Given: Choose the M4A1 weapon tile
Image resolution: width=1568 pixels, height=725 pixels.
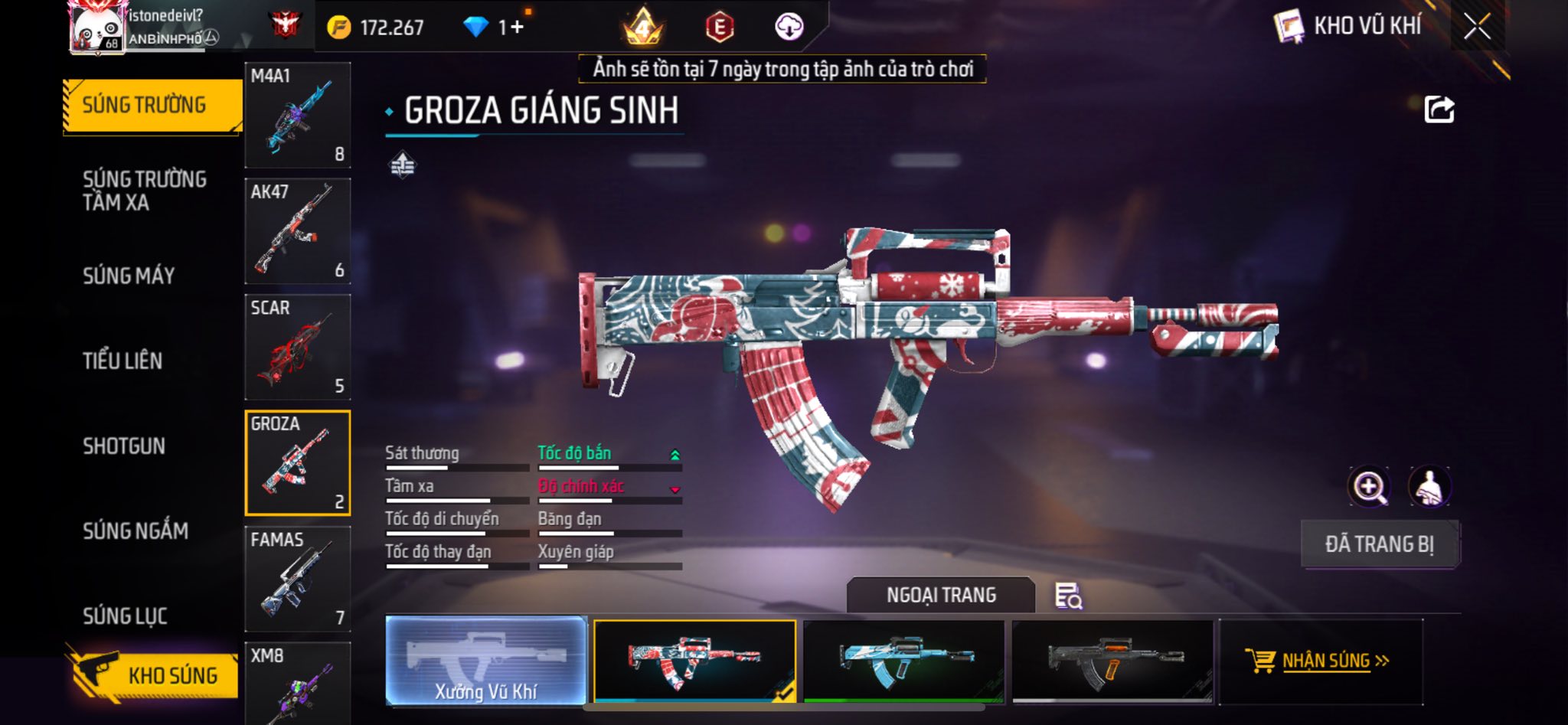Looking at the screenshot, I should (x=297, y=116).
